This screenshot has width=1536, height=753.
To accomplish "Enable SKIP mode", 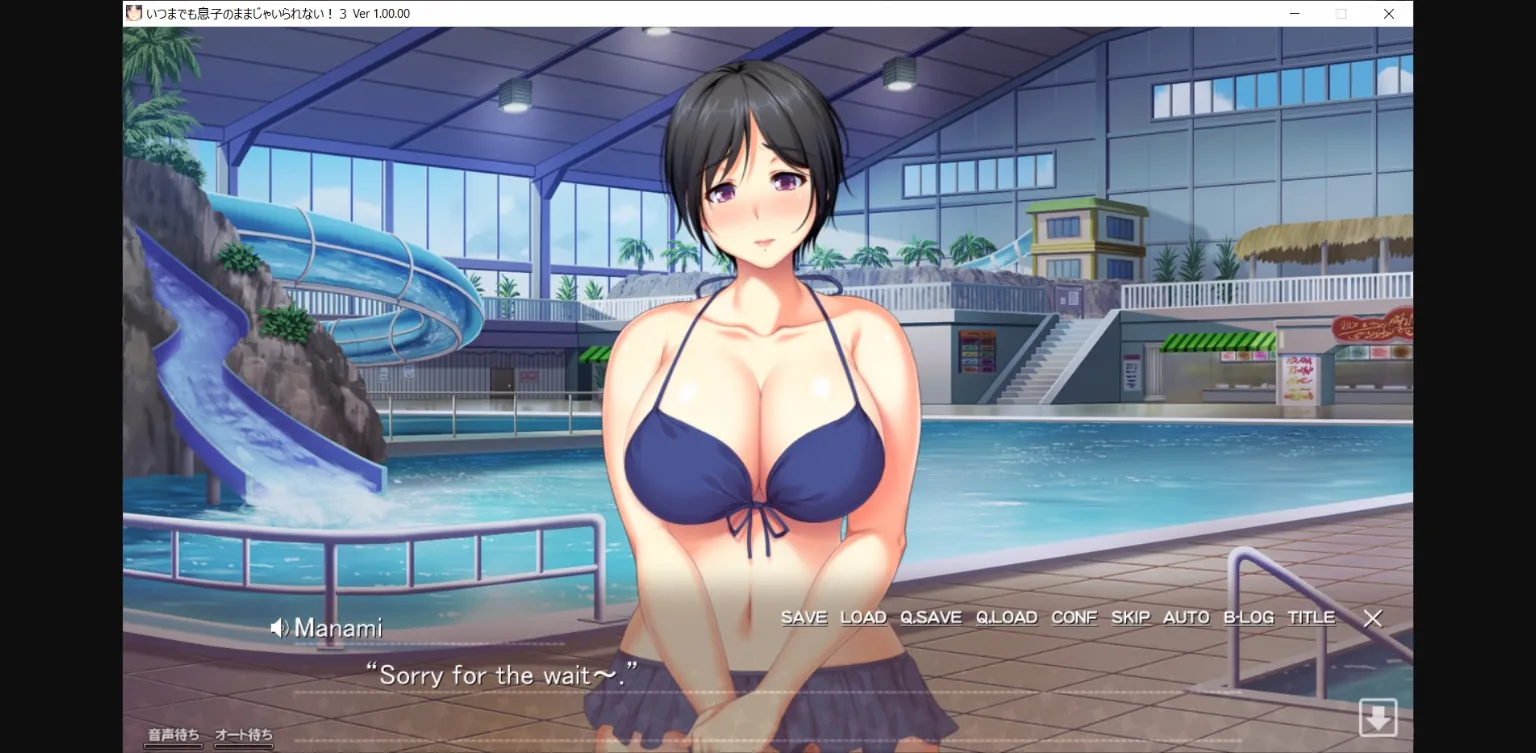I will click(1130, 617).
